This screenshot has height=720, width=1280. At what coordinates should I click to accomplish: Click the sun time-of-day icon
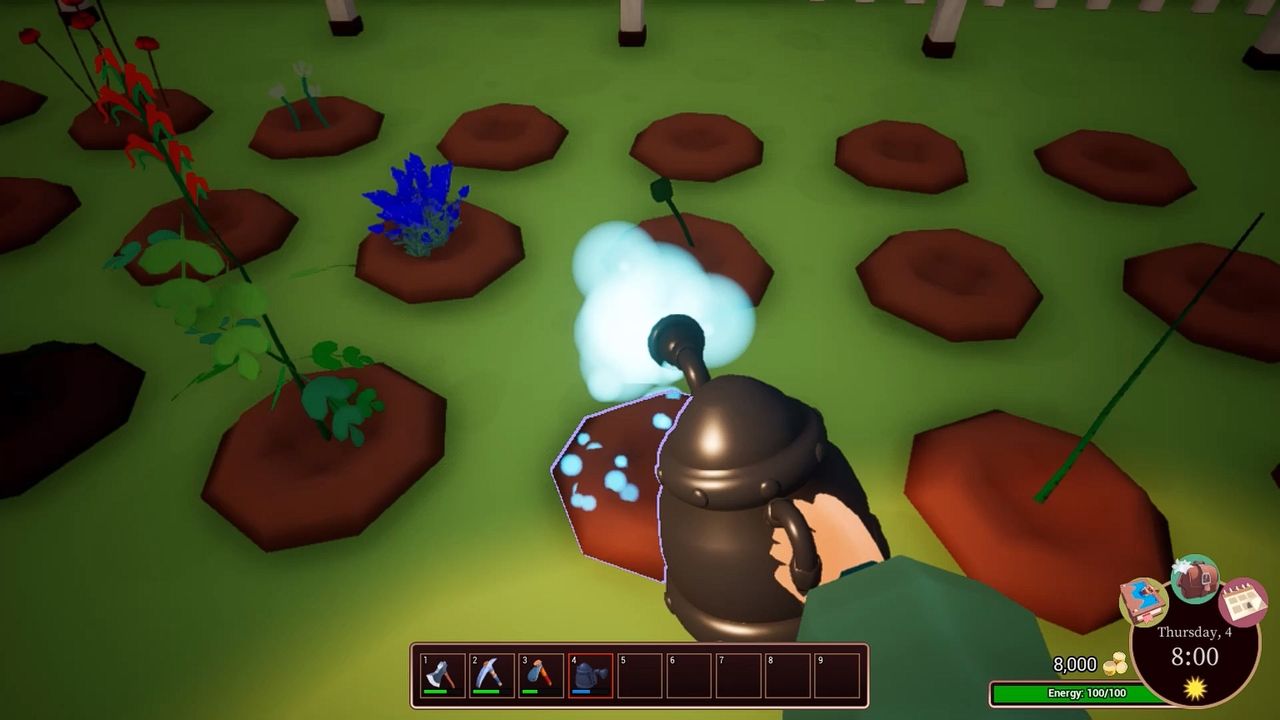[x=1194, y=687]
